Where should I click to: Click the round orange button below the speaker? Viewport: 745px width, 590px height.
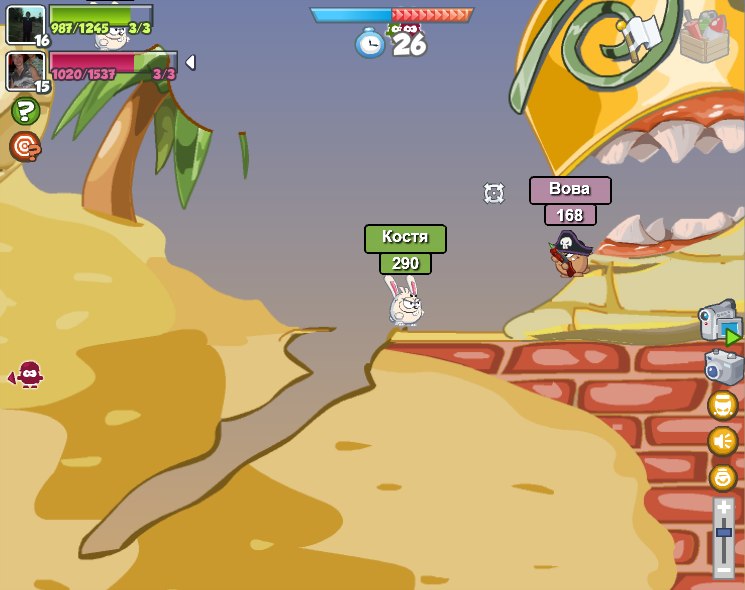tap(723, 477)
